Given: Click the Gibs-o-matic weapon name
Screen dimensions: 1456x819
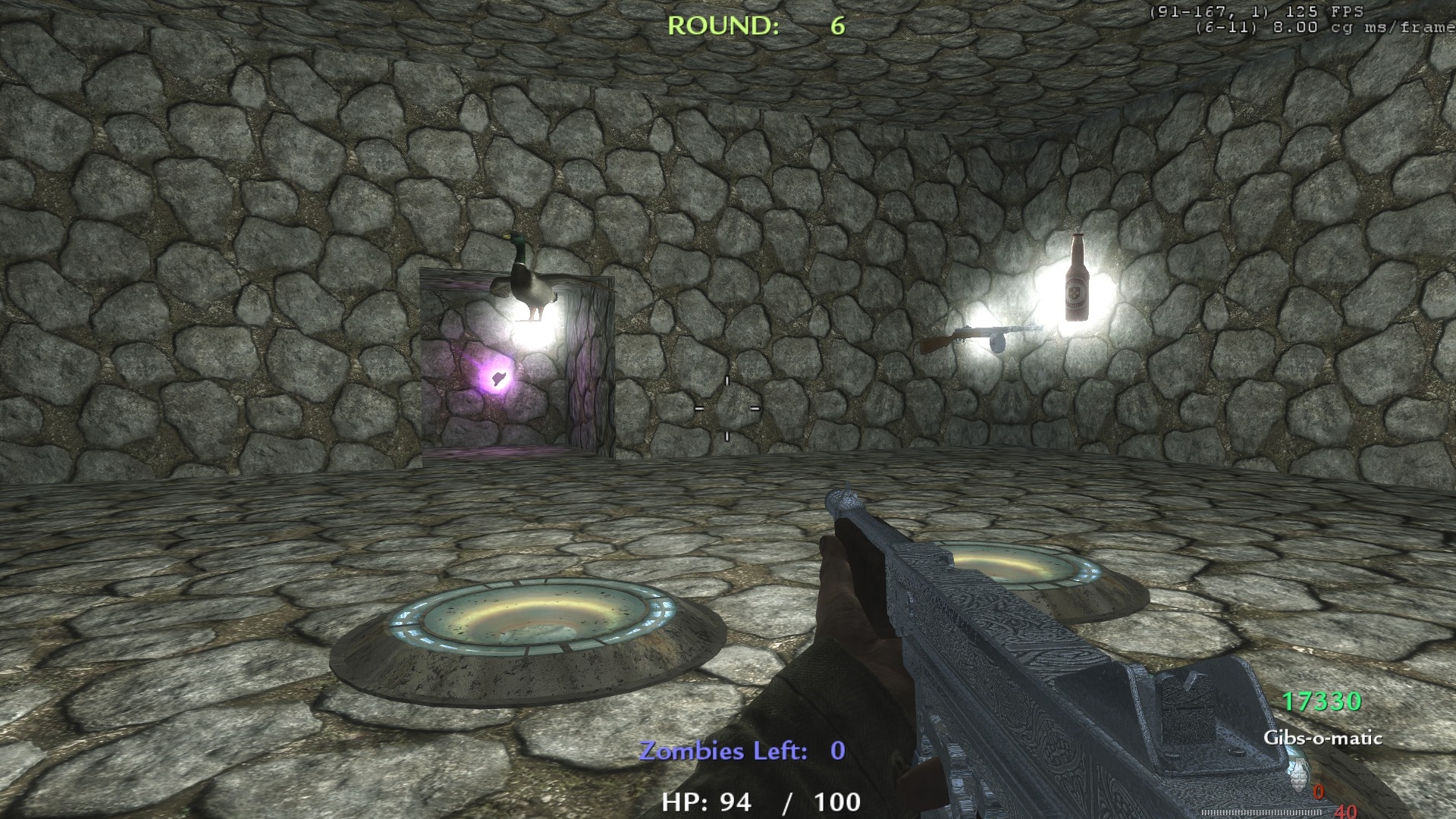Looking at the screenshot, I should tap(1323, 738).
